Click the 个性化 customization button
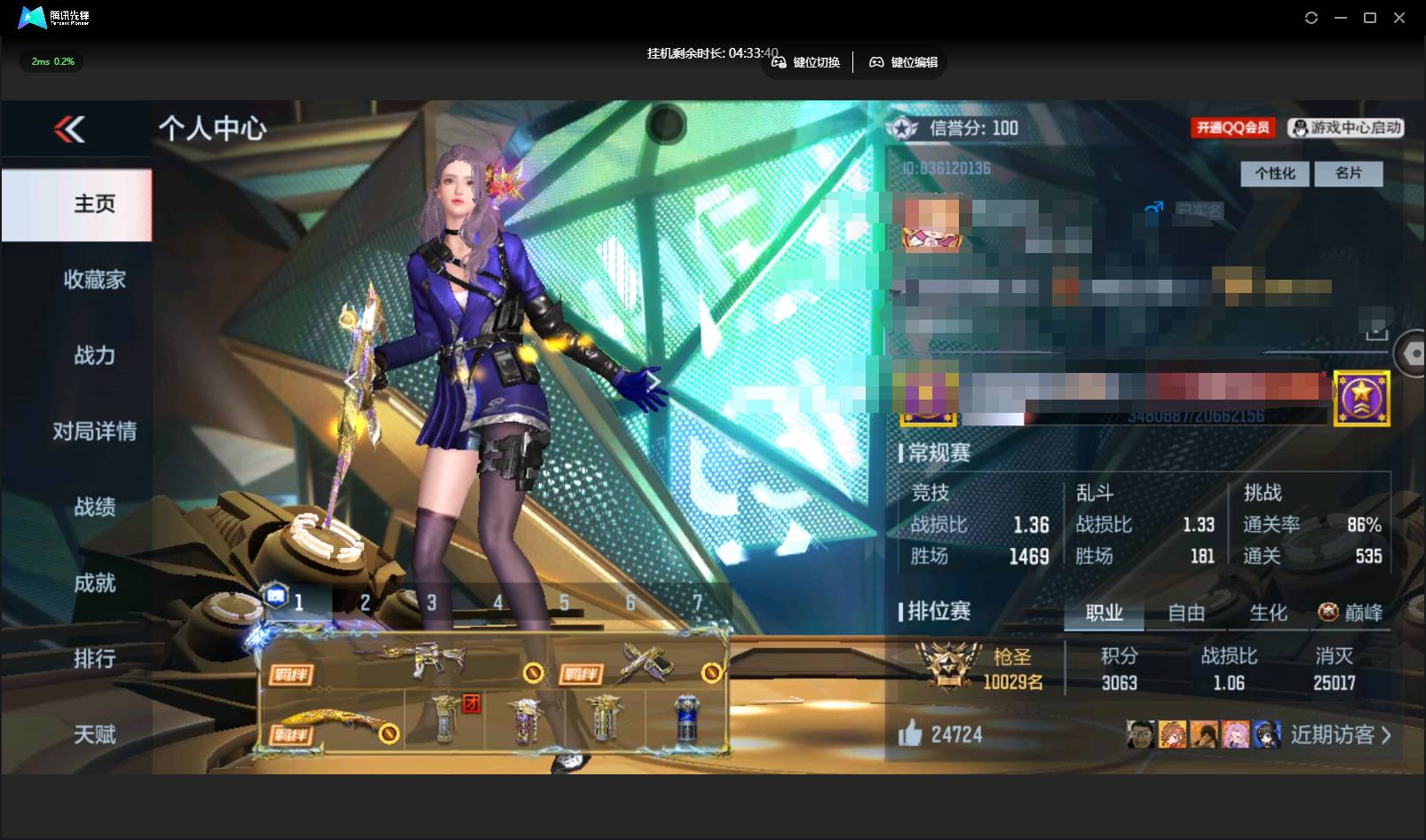The image size is (1426, 840). tap(1274, 173)
